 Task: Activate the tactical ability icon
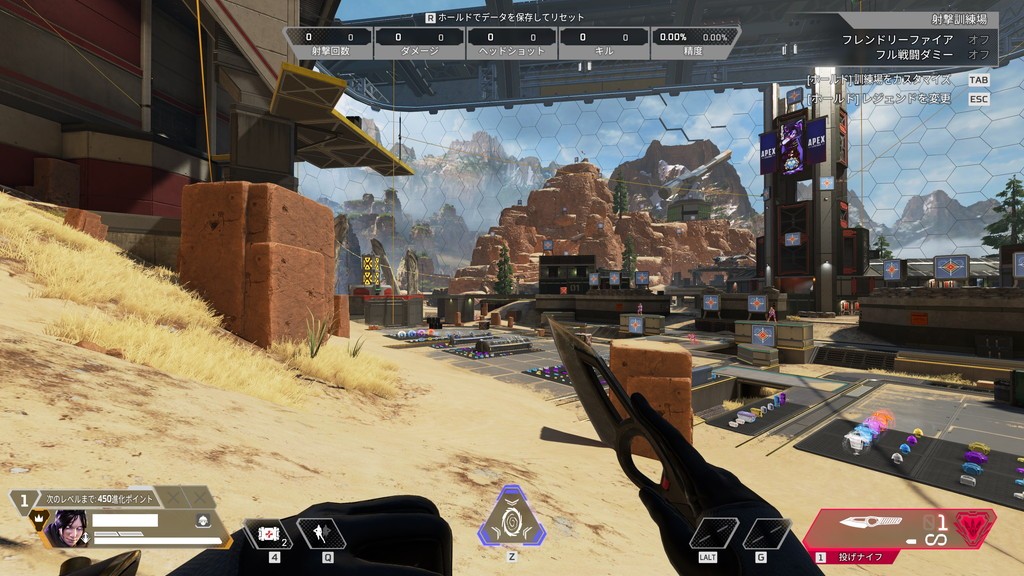point(322,534)
